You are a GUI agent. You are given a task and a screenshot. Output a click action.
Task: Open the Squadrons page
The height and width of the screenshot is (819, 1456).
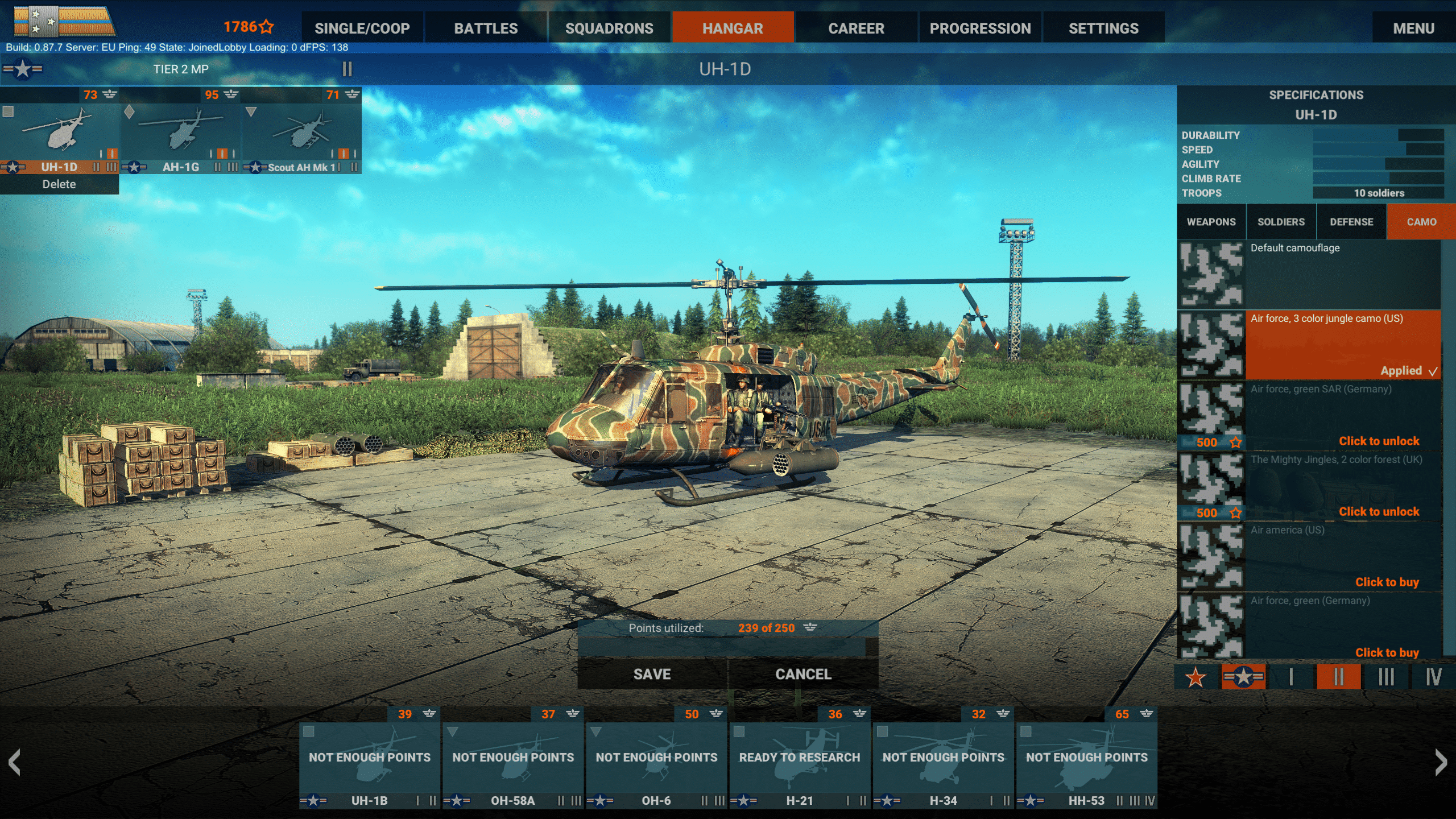pyautogui.click(x=609, y=28)
